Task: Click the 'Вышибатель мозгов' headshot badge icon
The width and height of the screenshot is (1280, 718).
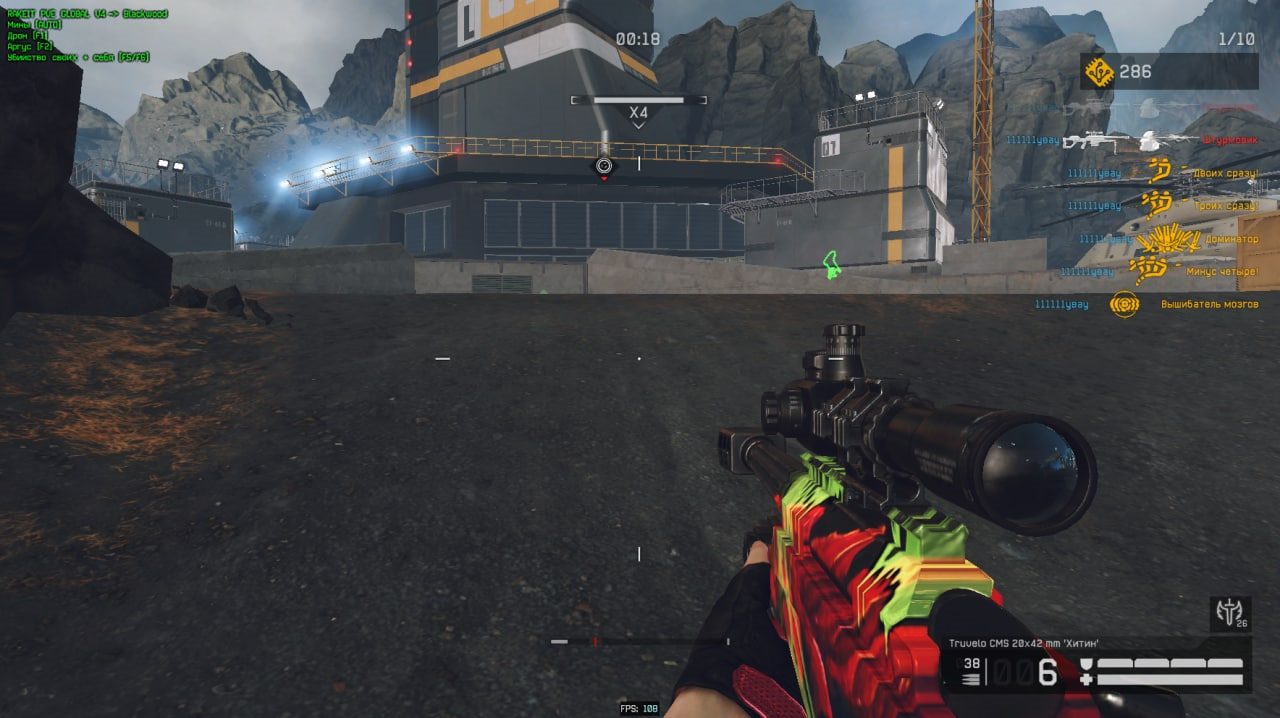Action: pyautogui.click(x=1125, y=304)
